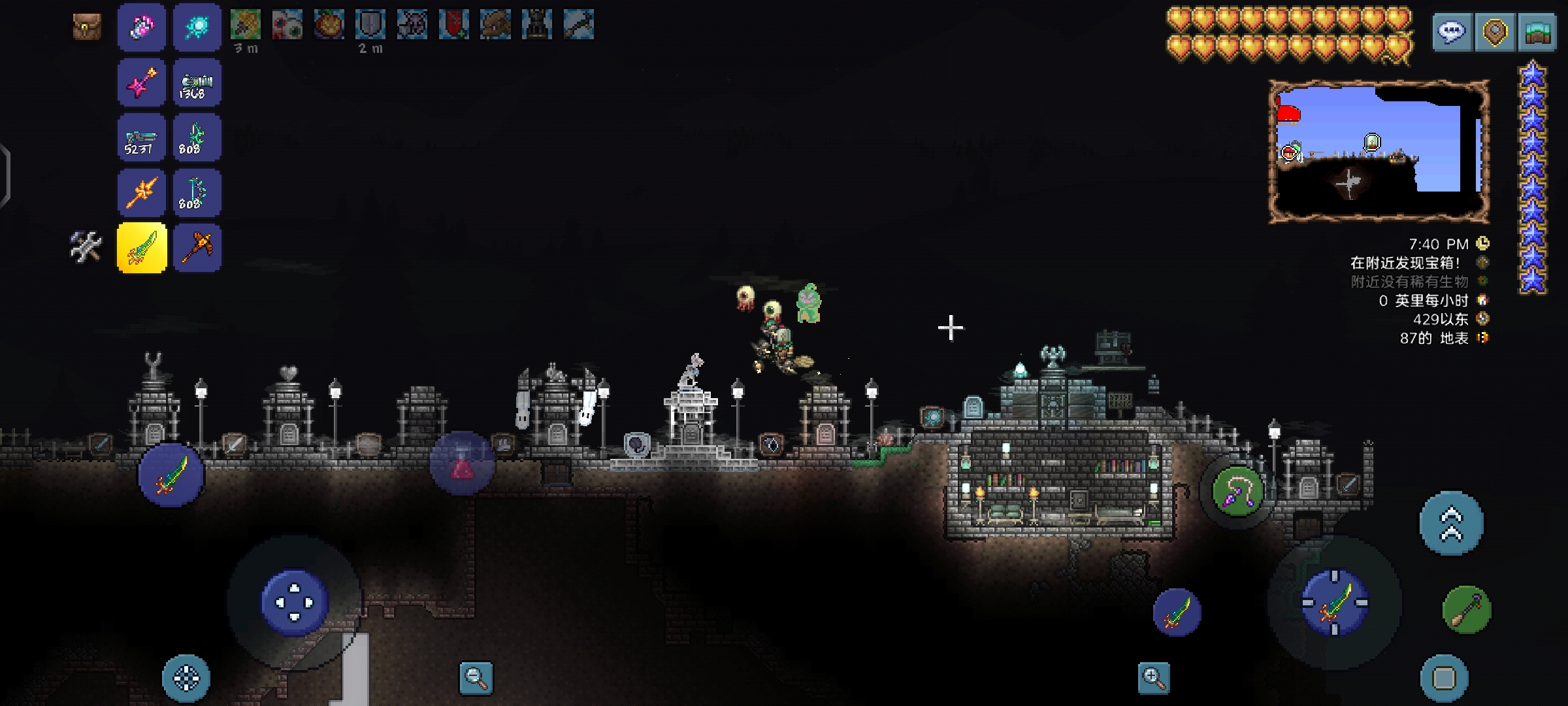This screenshot has width=1568, height=706.
Task: Activate the witch's broom mount button
Action: (x=1467, y=610)
